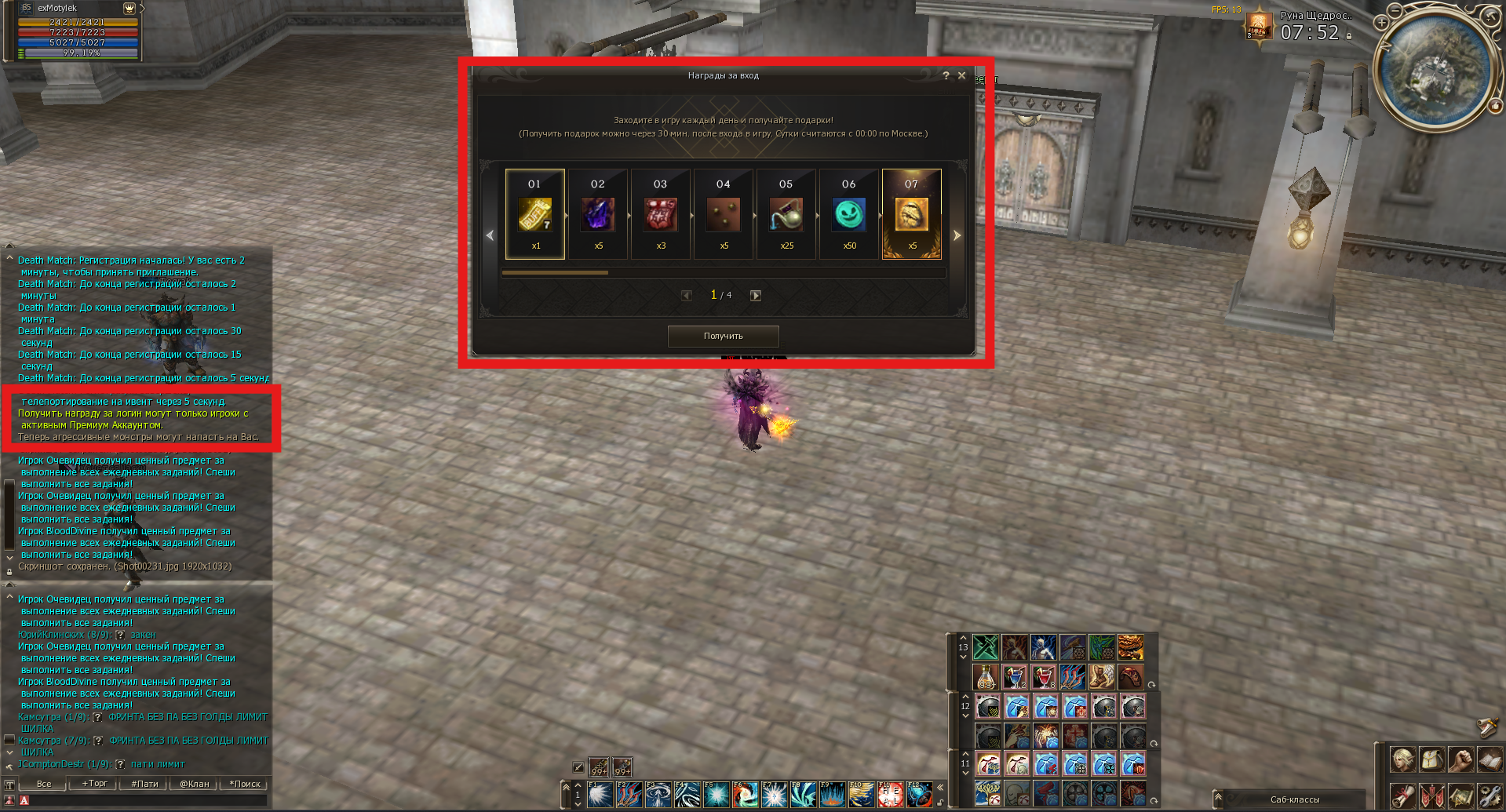
Task: Collapse the hotbar with the double-chevron arrow
Action: click(941, 786)
